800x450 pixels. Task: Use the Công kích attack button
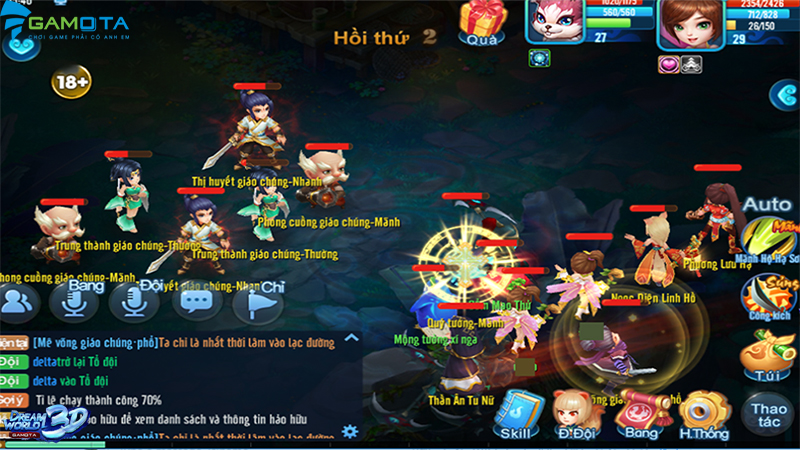pos(767,296)
